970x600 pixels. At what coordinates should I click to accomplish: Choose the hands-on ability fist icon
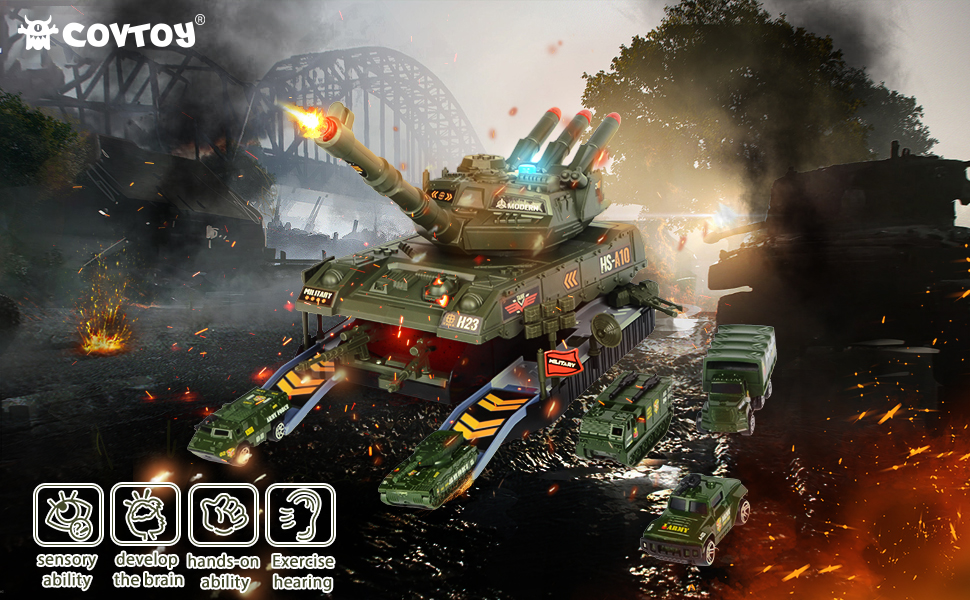tap(223, 515)
